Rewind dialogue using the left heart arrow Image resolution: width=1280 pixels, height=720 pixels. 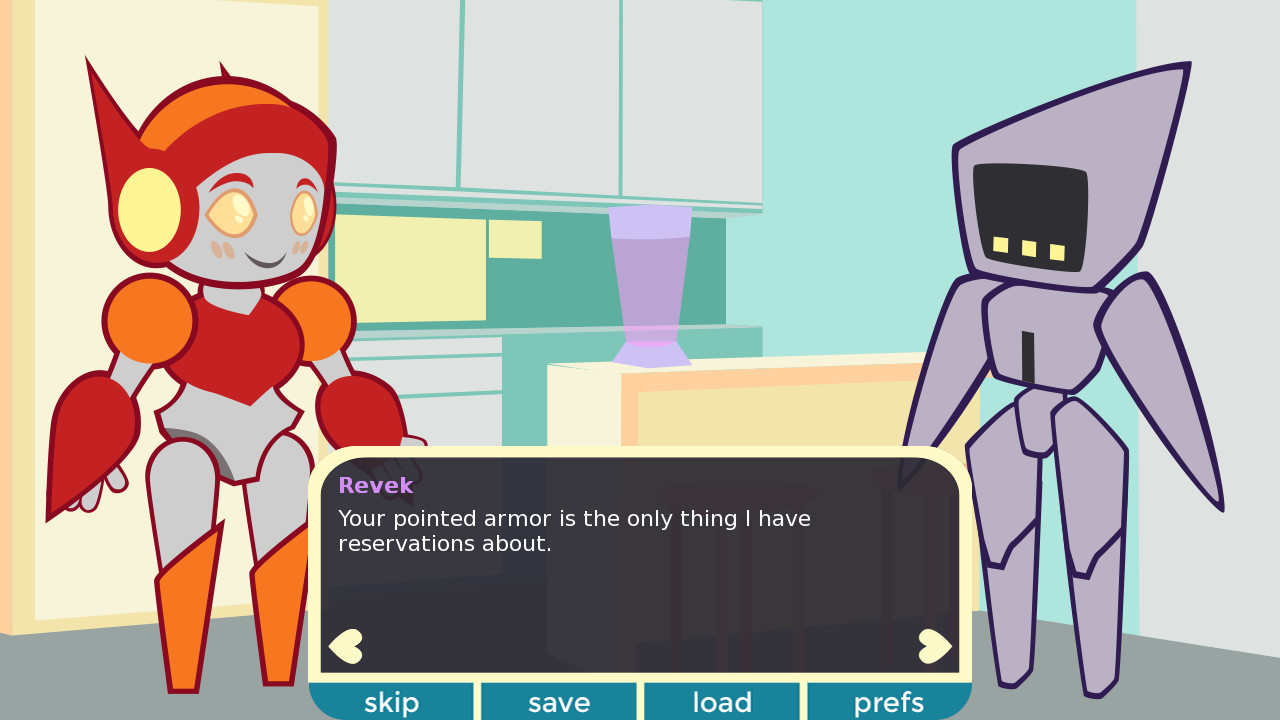[345, 646]
